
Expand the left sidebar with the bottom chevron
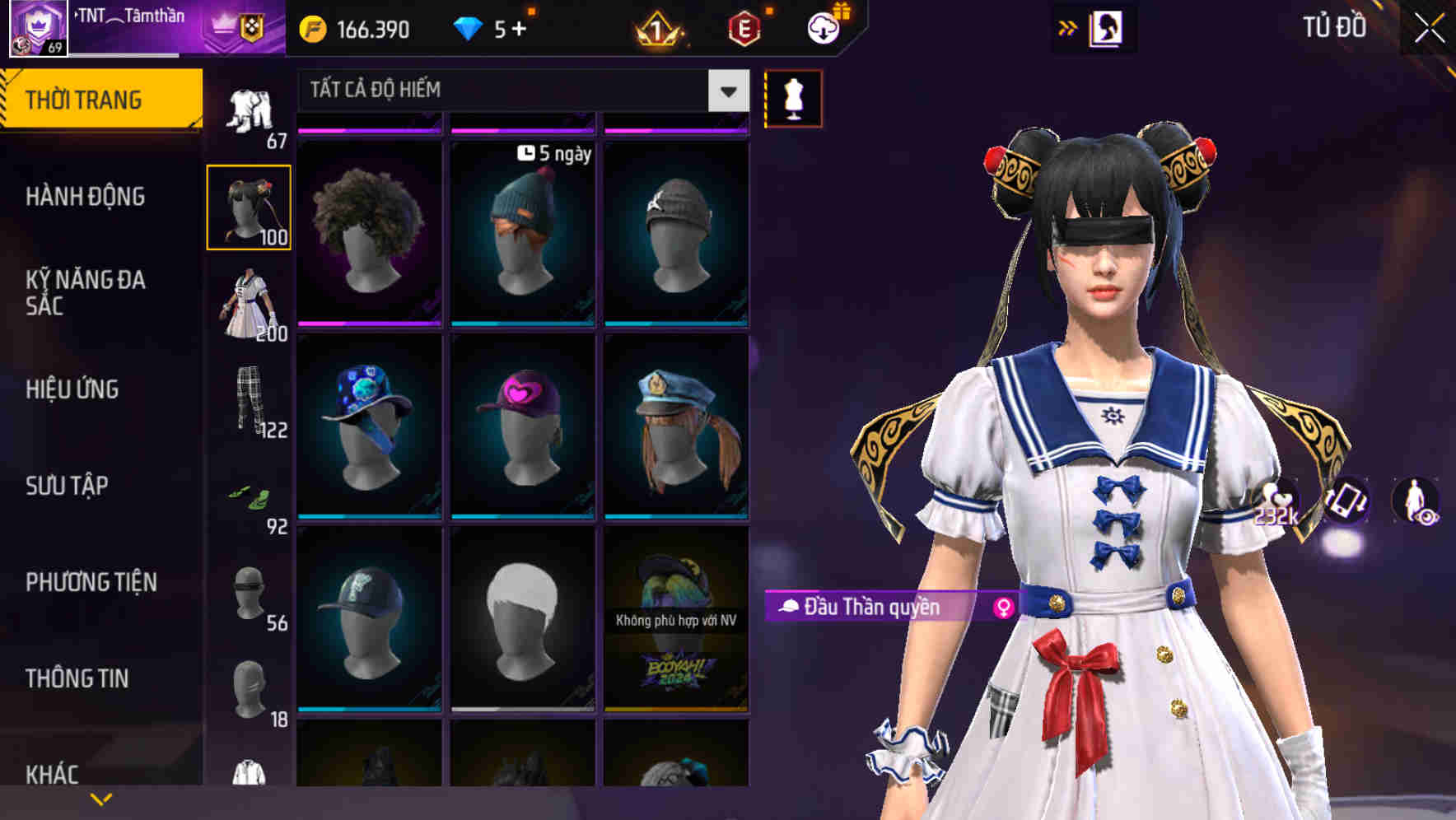101,797
